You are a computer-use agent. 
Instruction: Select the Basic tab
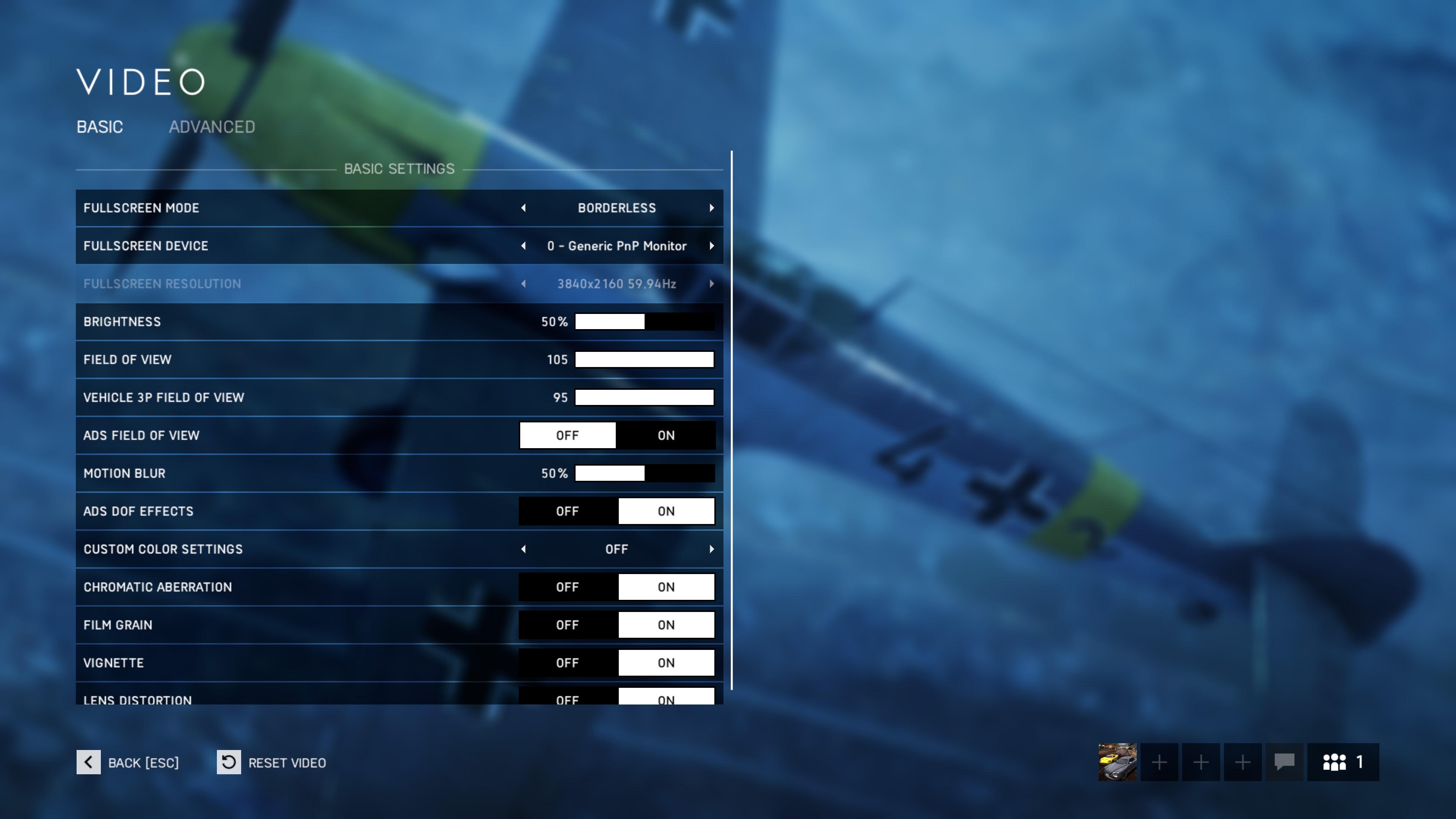100,127
